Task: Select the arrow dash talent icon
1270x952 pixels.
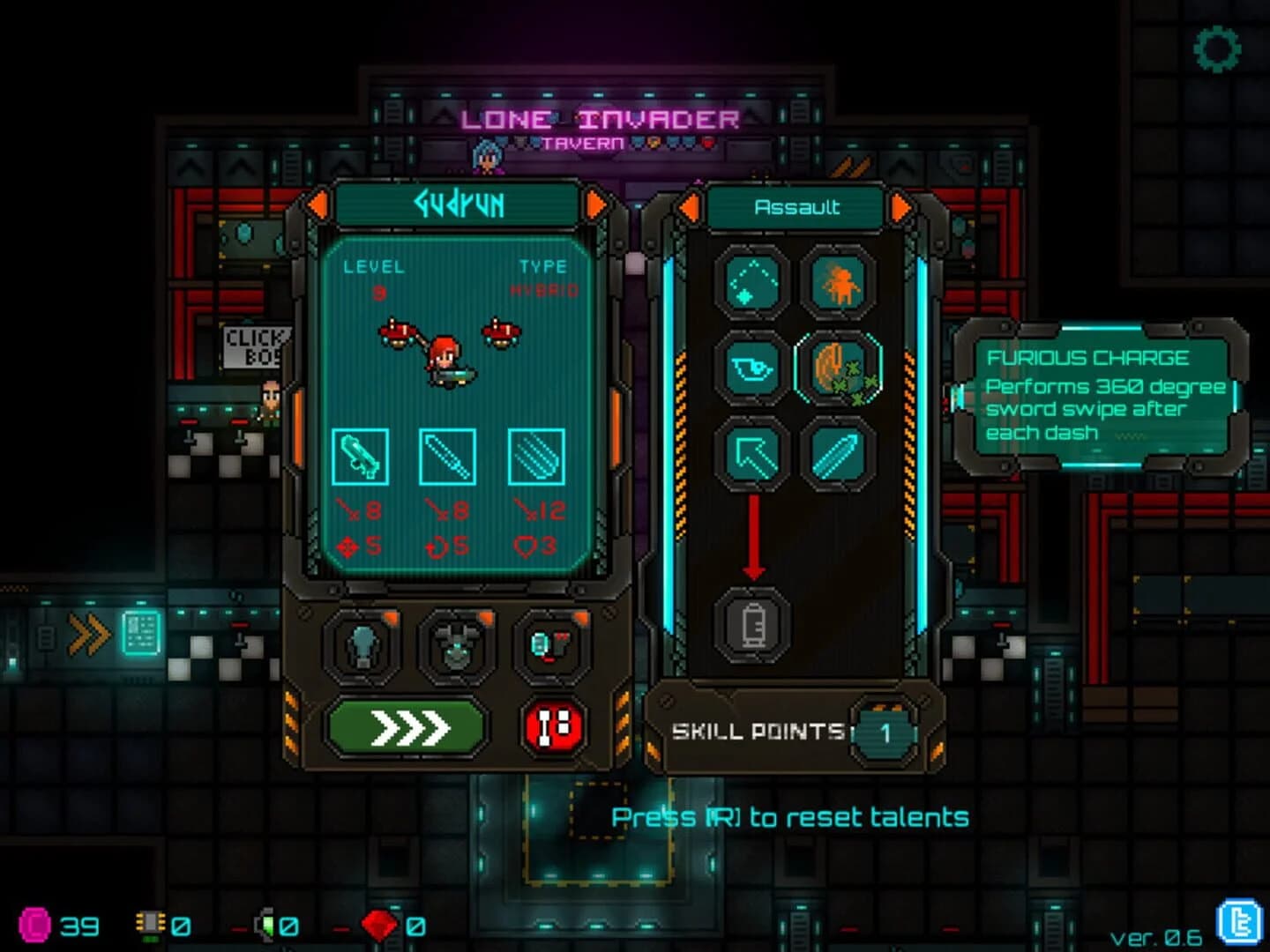Action: point(753,458)
